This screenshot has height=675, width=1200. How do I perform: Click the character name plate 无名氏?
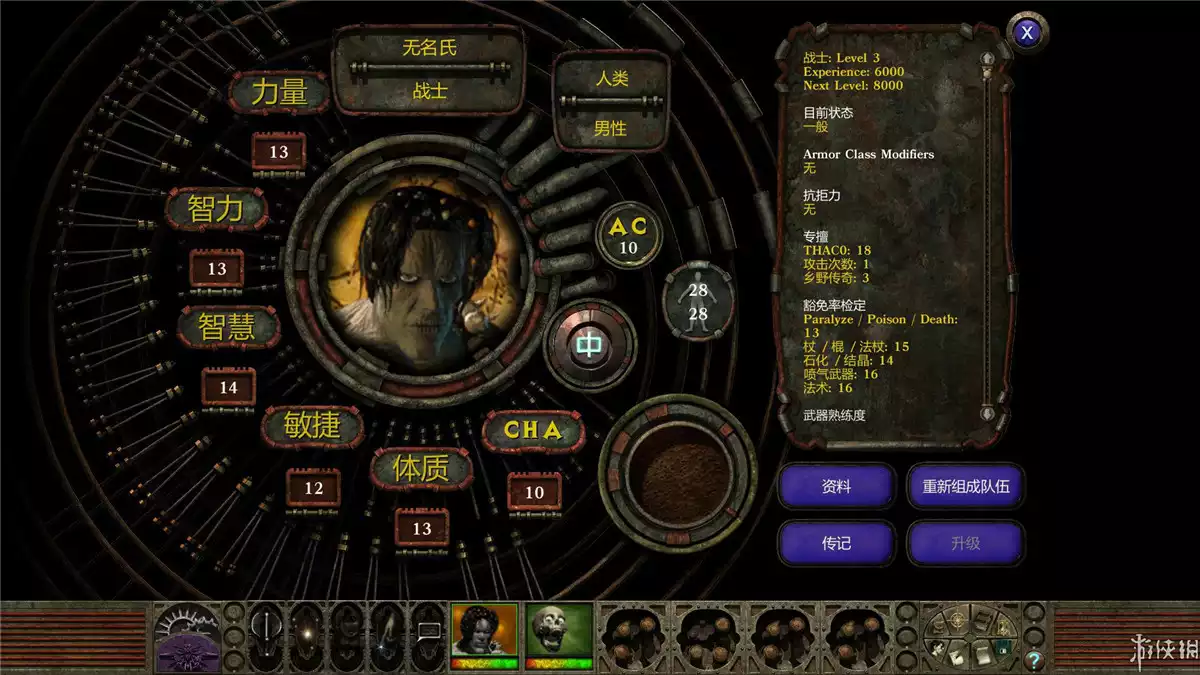coord(429,47)
